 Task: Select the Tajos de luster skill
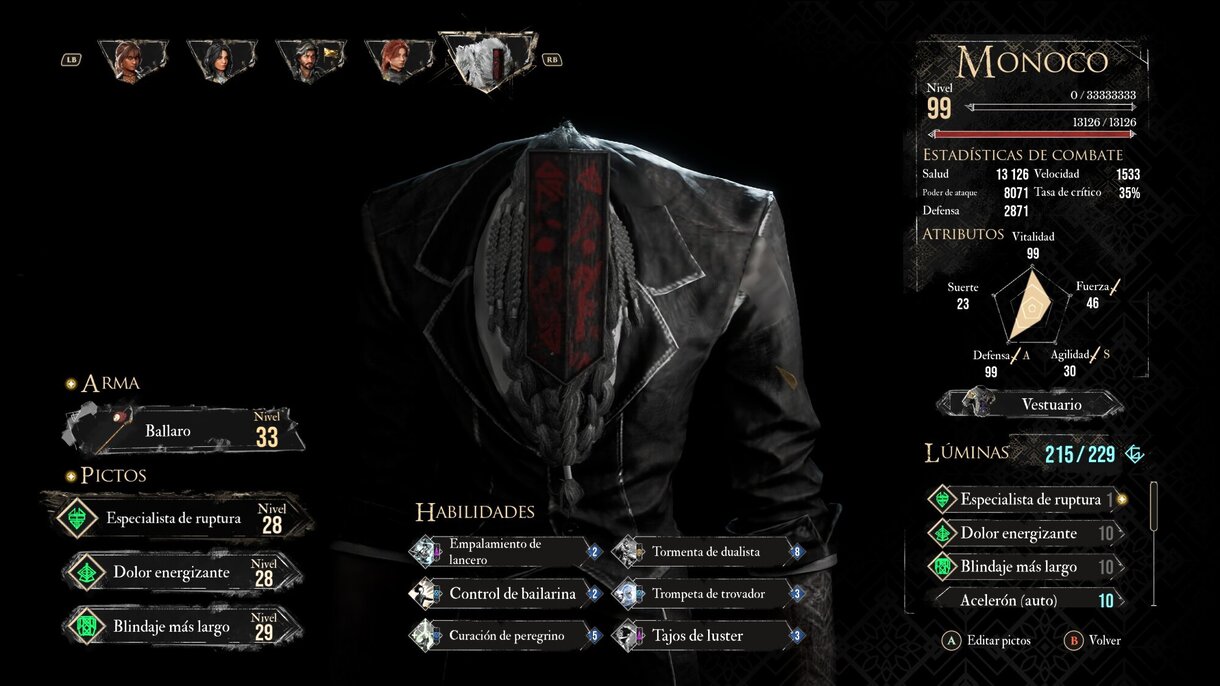click(708, 635)
